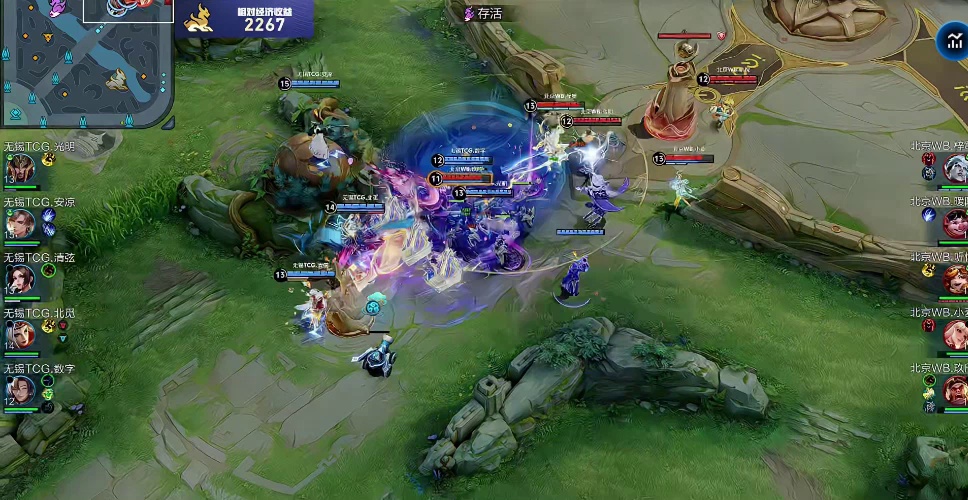Viewport: 968px width, 500px height.
Task: Select 北京WB.梓墨's hero portrait
Action: click(954, 169)
